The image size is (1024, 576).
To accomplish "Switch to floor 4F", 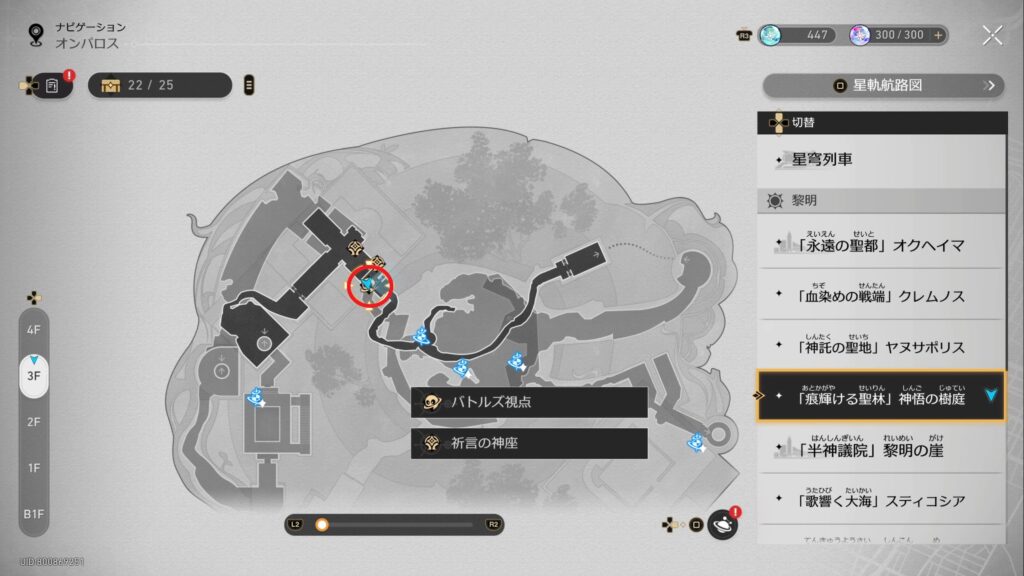I will pyautogui.click(x=34, y=329).
